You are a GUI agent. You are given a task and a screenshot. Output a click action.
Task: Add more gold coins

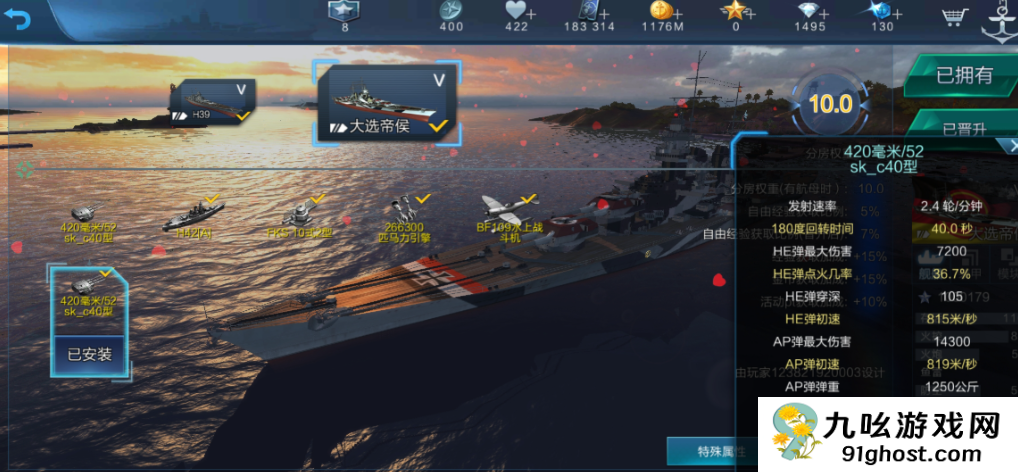click(x=677, y=12)
